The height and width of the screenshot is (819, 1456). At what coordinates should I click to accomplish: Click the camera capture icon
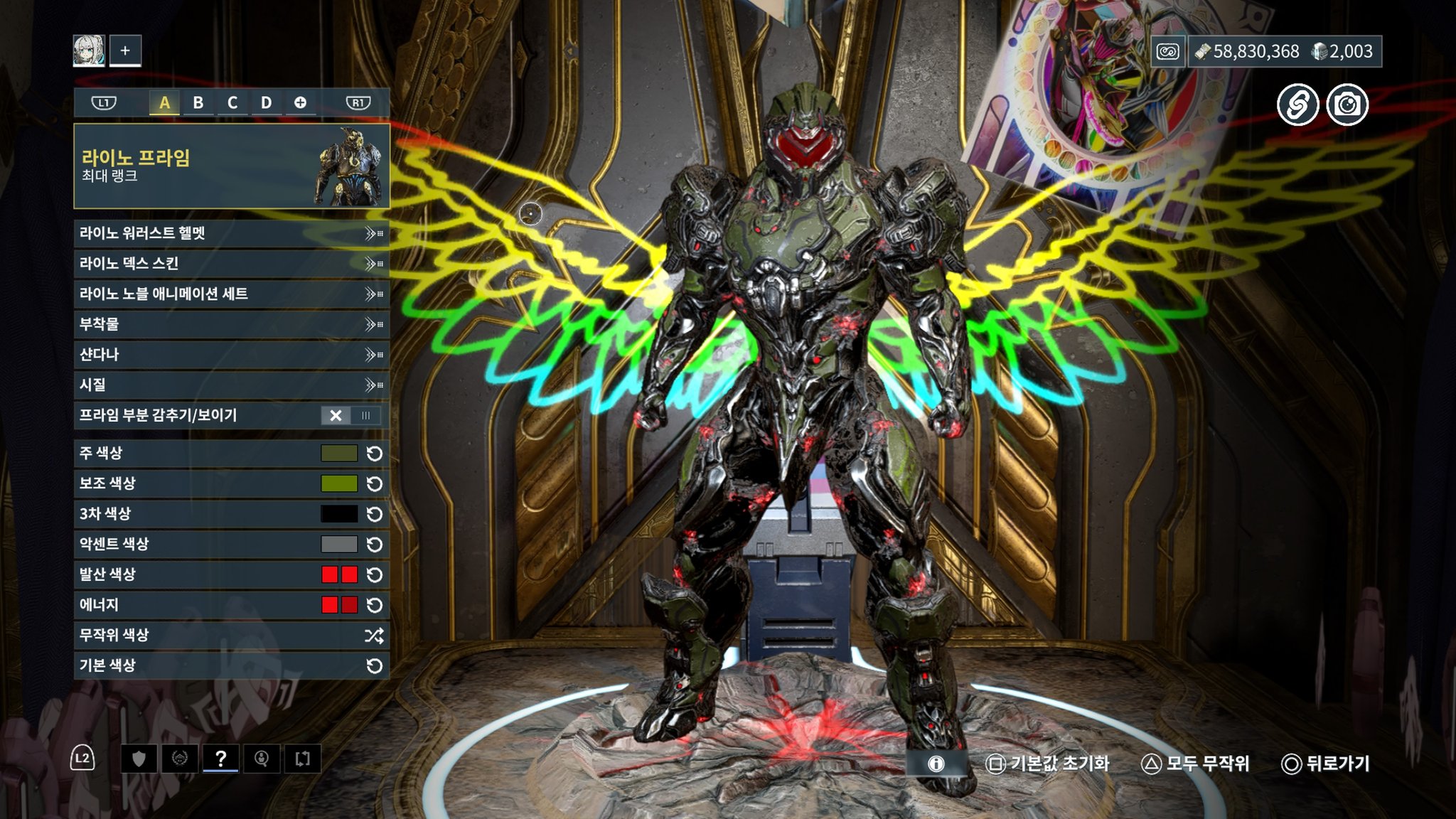pos(1347,105)
